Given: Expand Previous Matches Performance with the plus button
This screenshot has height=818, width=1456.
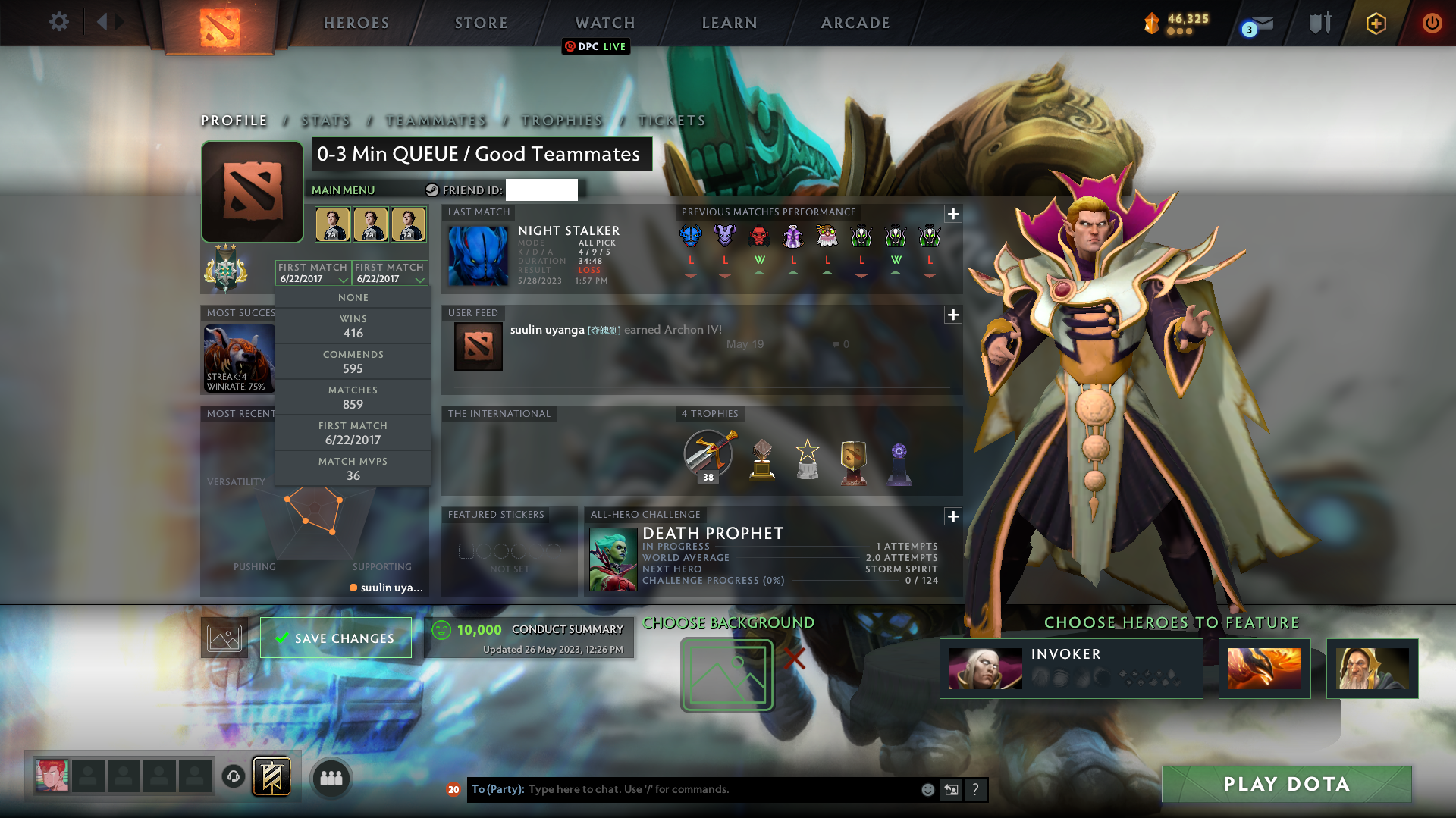Looking at the screenshot, I should pyautogui.click(x=953, y=214).
